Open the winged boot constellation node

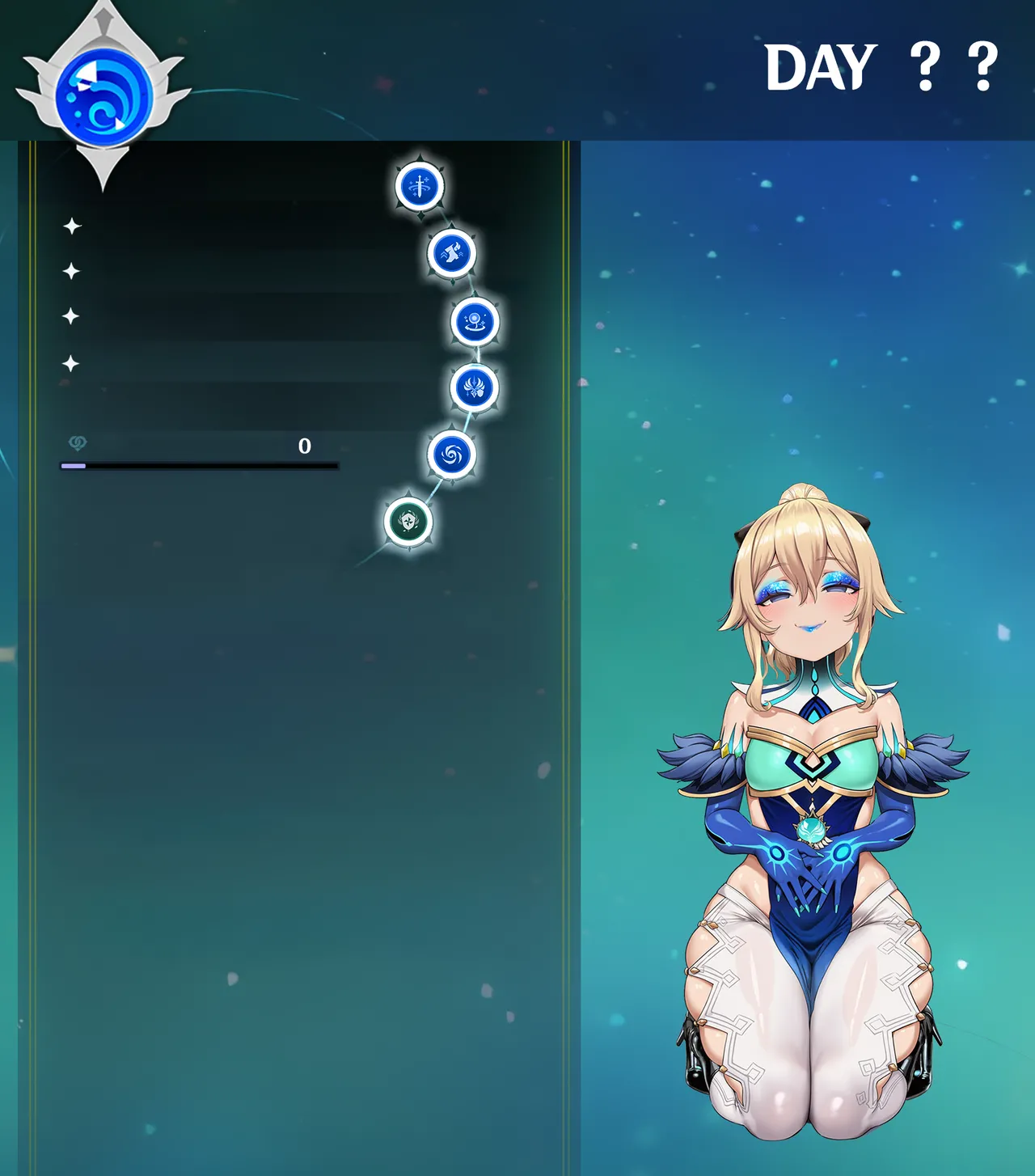coord(451,253)
